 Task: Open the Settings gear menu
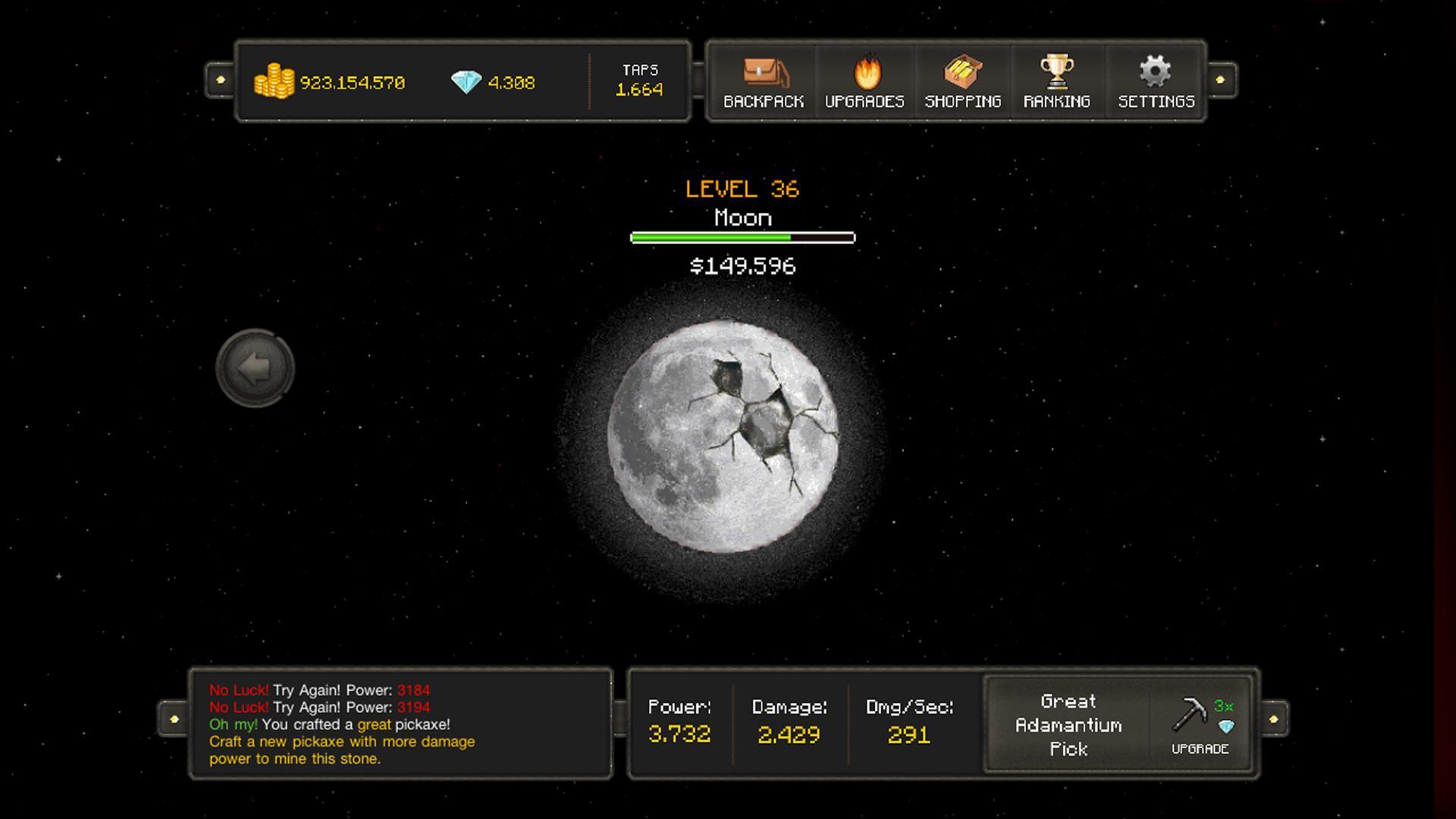(x=1156, y=82)
